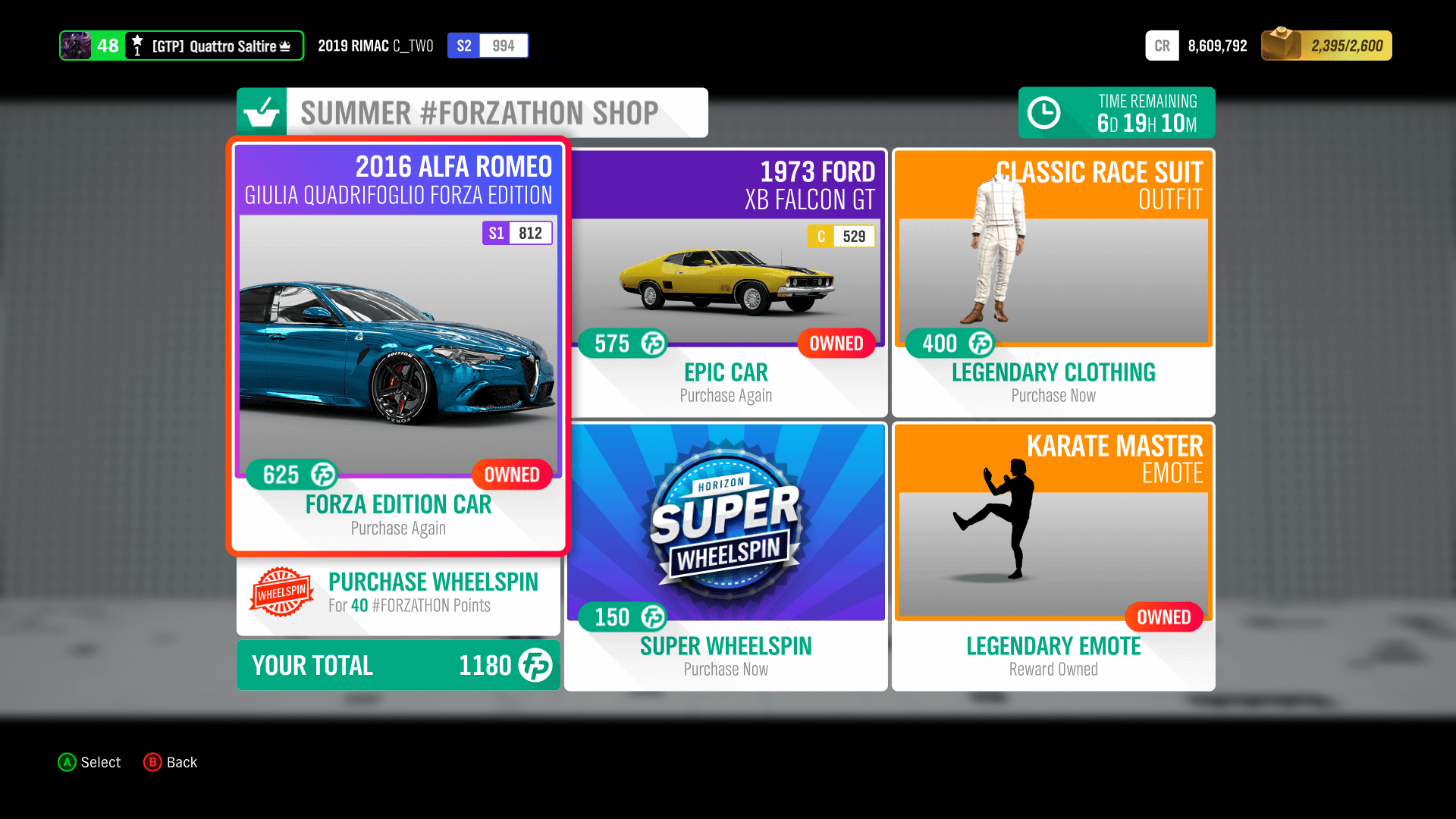Image resolution: width=1456 pixels, height=819 pixels.
Task: Click the S1 812 performance rating badge
Action: tap(516, 233)
